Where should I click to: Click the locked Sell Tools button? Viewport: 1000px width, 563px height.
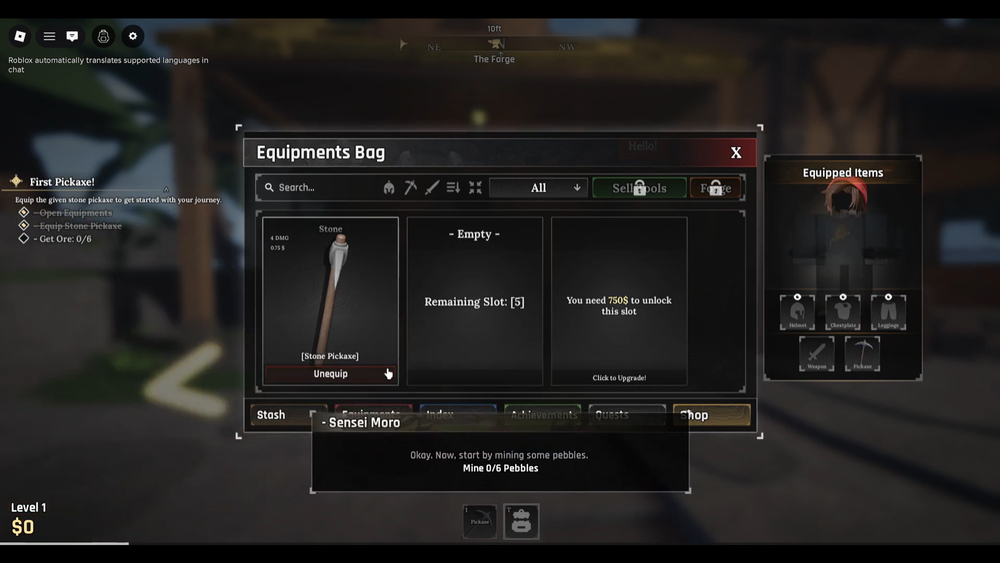coord(639,188)
